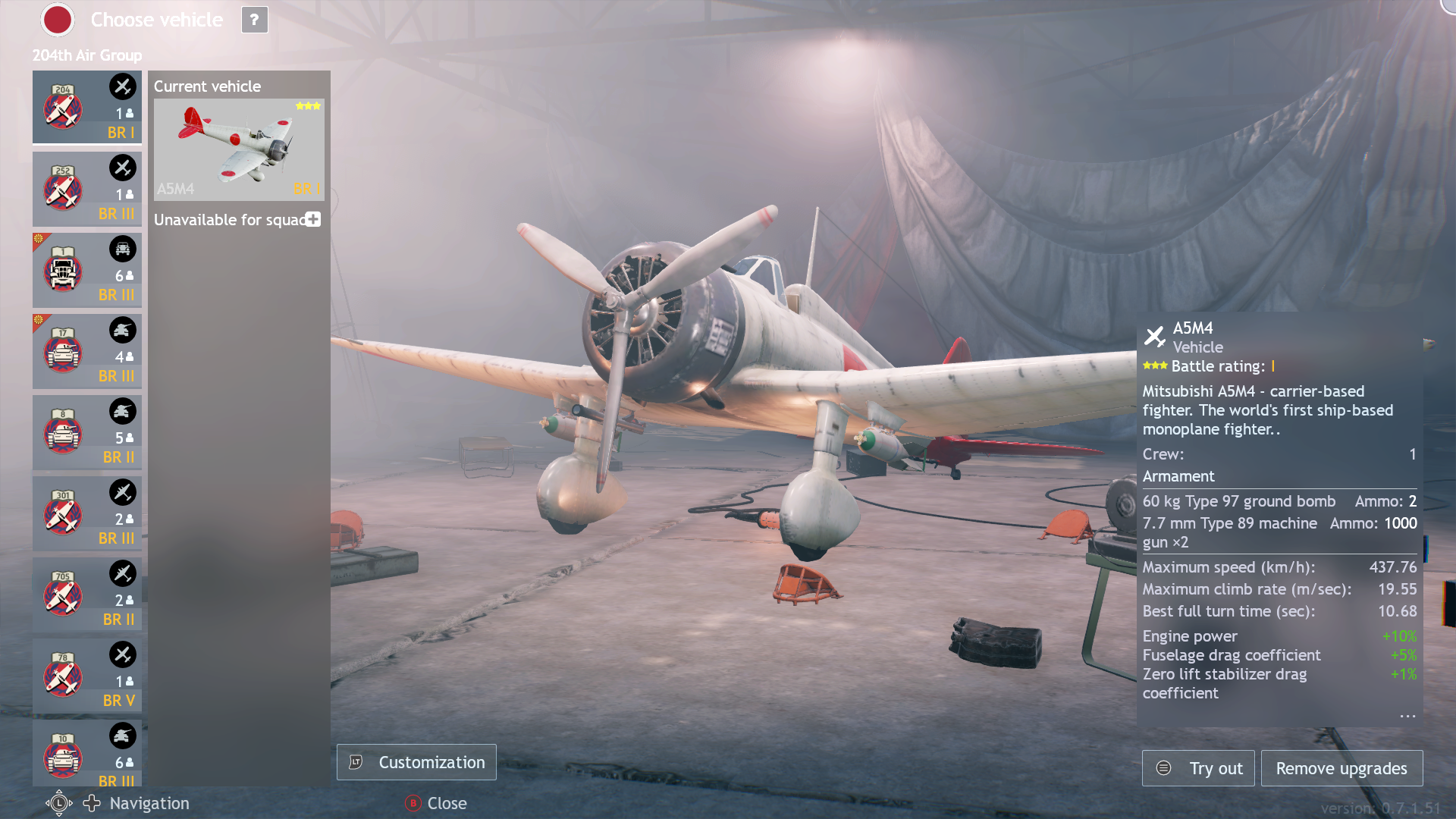
Task: Select the 705 aircraft squad tile
Action: coord(86,595)
